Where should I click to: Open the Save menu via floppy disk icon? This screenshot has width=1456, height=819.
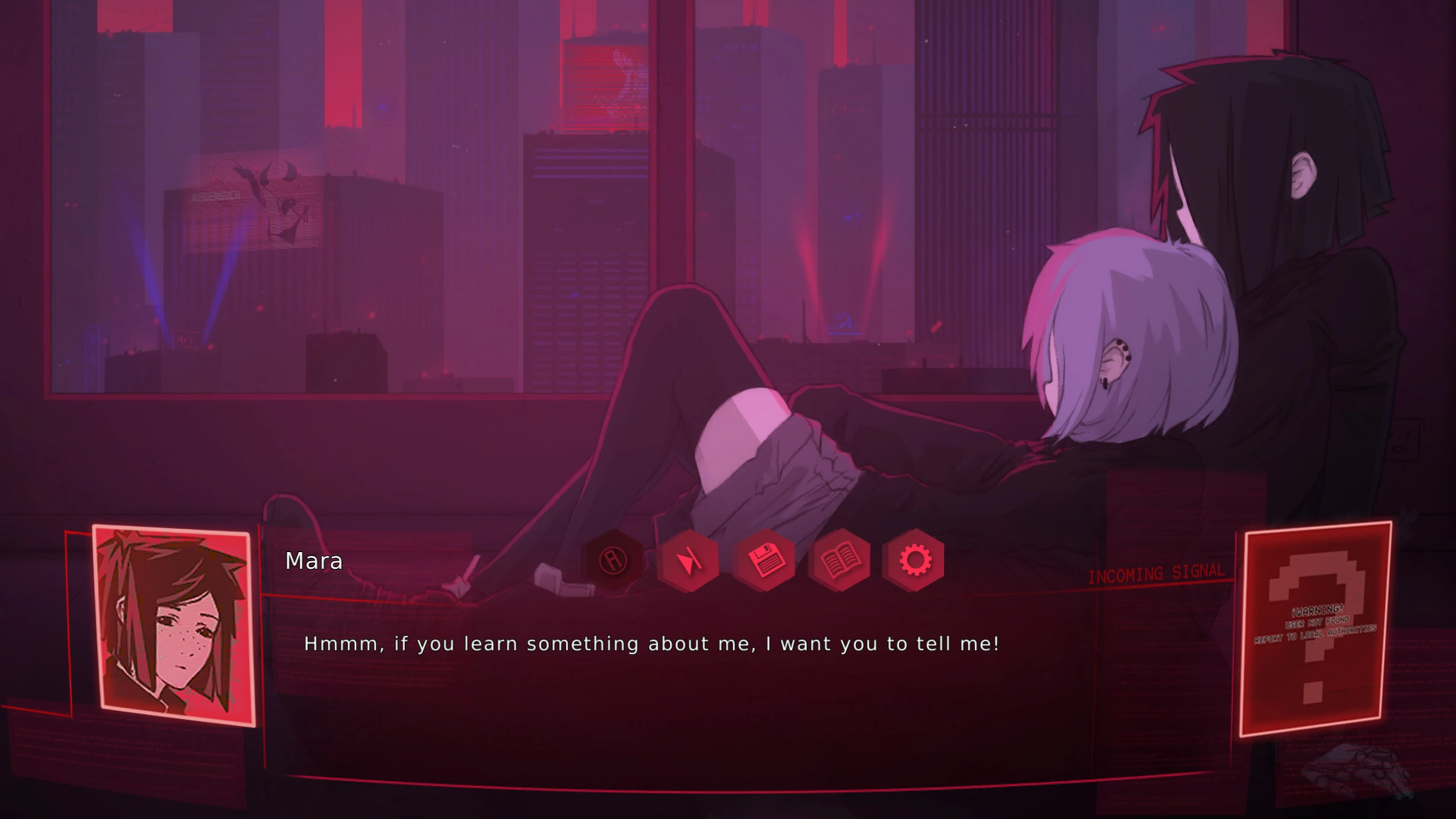click(766, 560)
